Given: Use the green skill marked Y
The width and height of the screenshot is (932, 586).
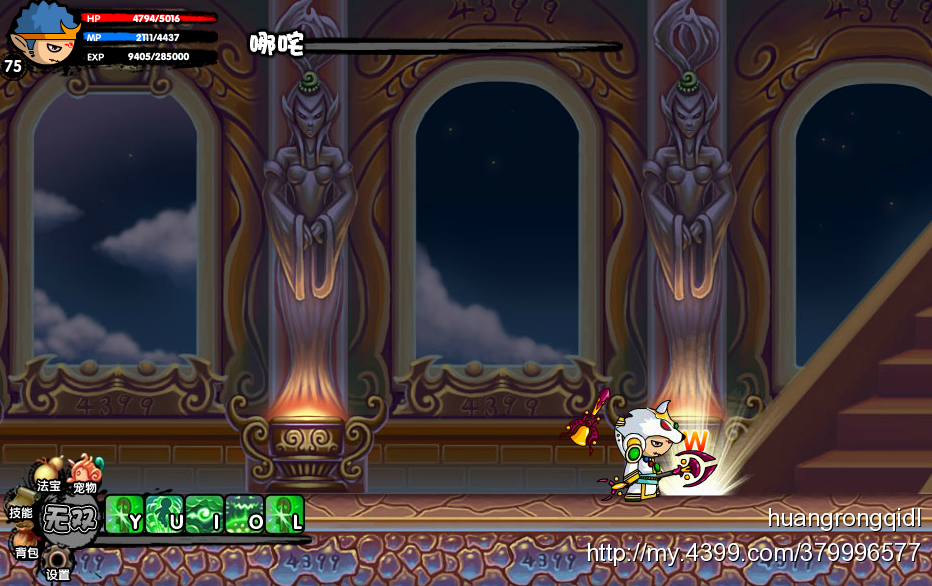Looking at the screenshot, I should (124, 514).
